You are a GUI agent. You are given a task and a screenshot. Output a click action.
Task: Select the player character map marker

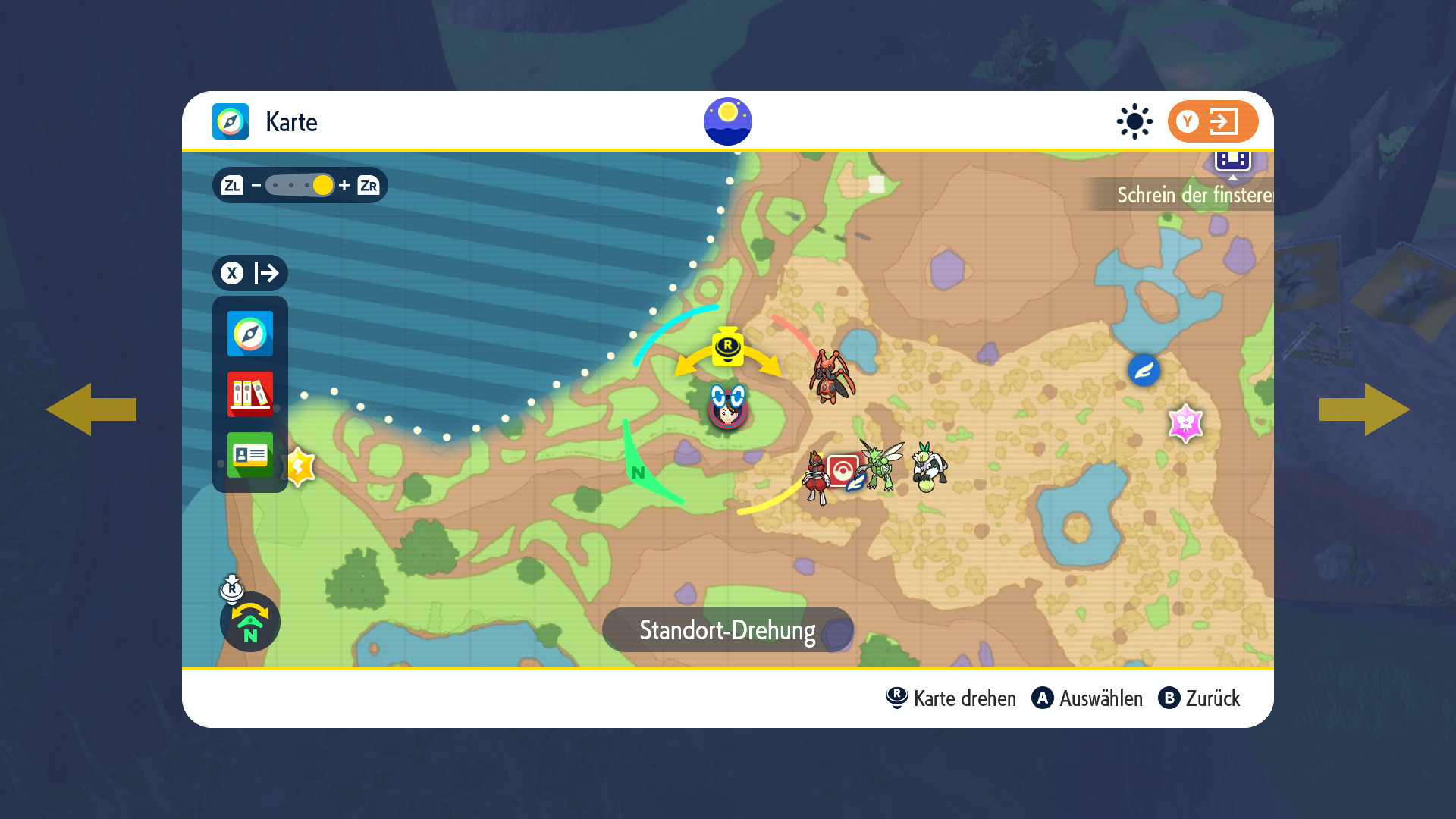click(728, 408)
